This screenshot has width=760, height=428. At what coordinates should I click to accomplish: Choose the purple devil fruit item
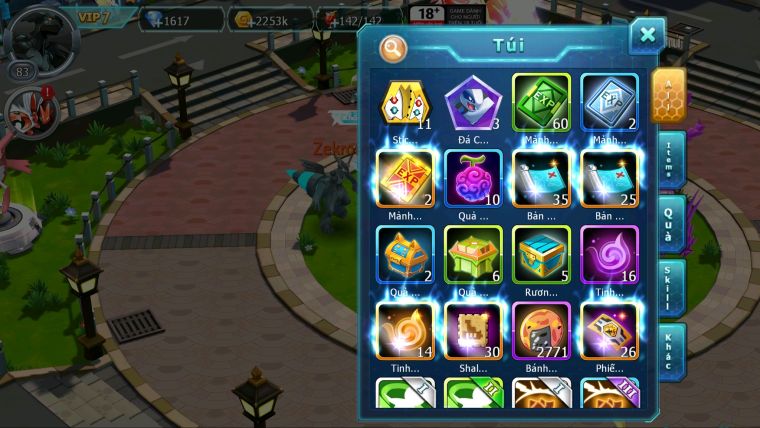[x=473, y=179]
